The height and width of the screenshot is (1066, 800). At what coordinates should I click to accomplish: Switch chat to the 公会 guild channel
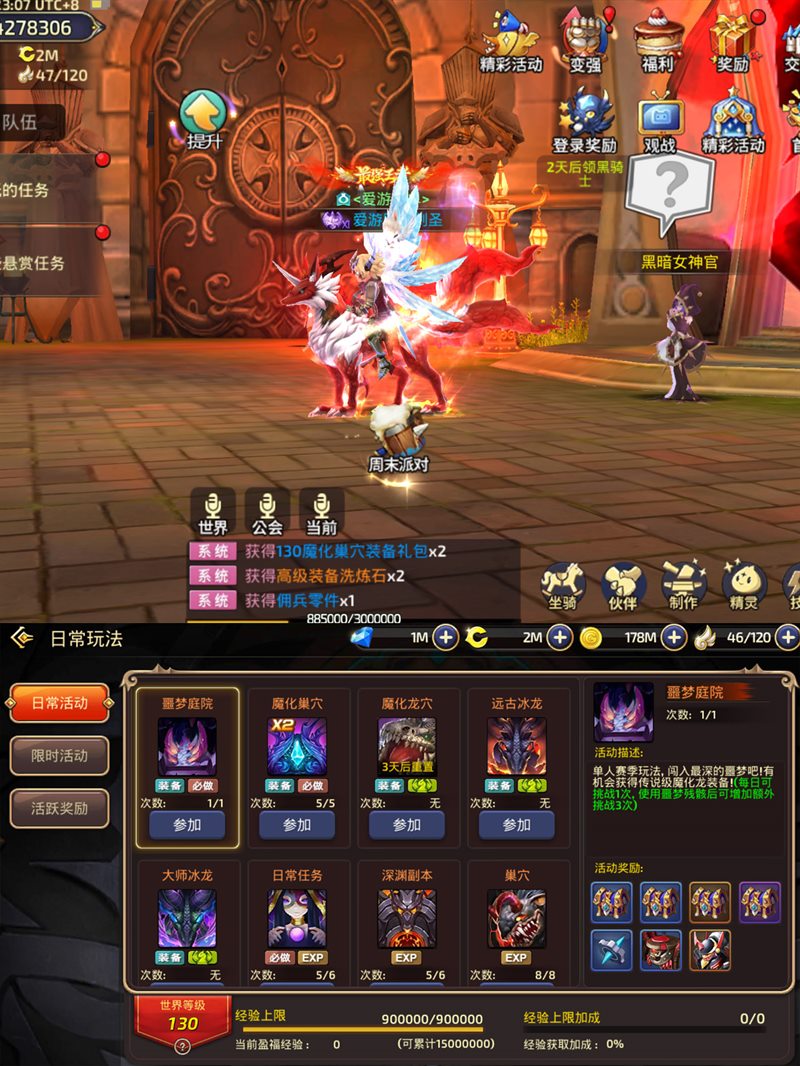point(267,512)
